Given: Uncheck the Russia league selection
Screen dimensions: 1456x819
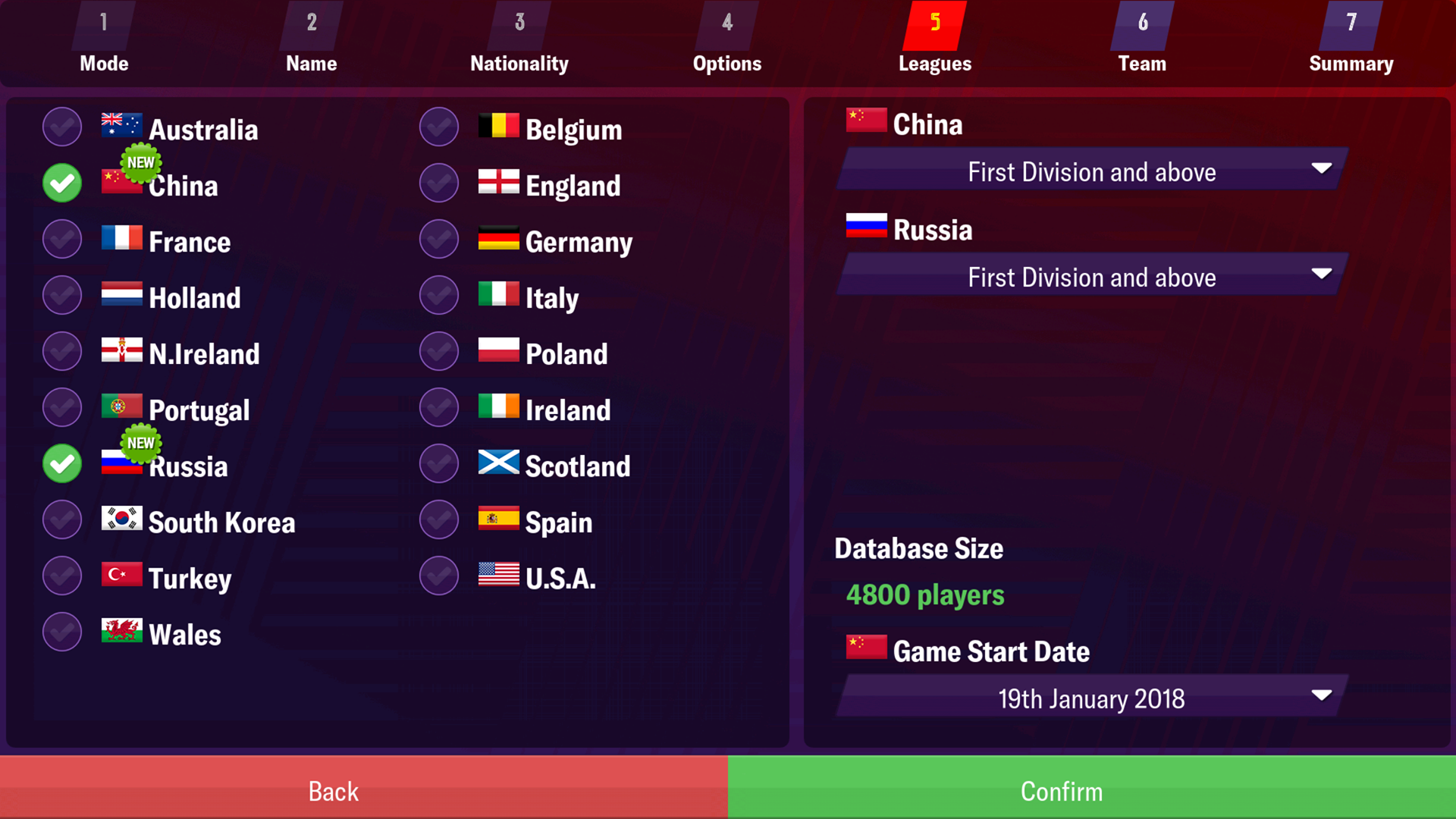Looking at the screenshot, I should (61, 463).
